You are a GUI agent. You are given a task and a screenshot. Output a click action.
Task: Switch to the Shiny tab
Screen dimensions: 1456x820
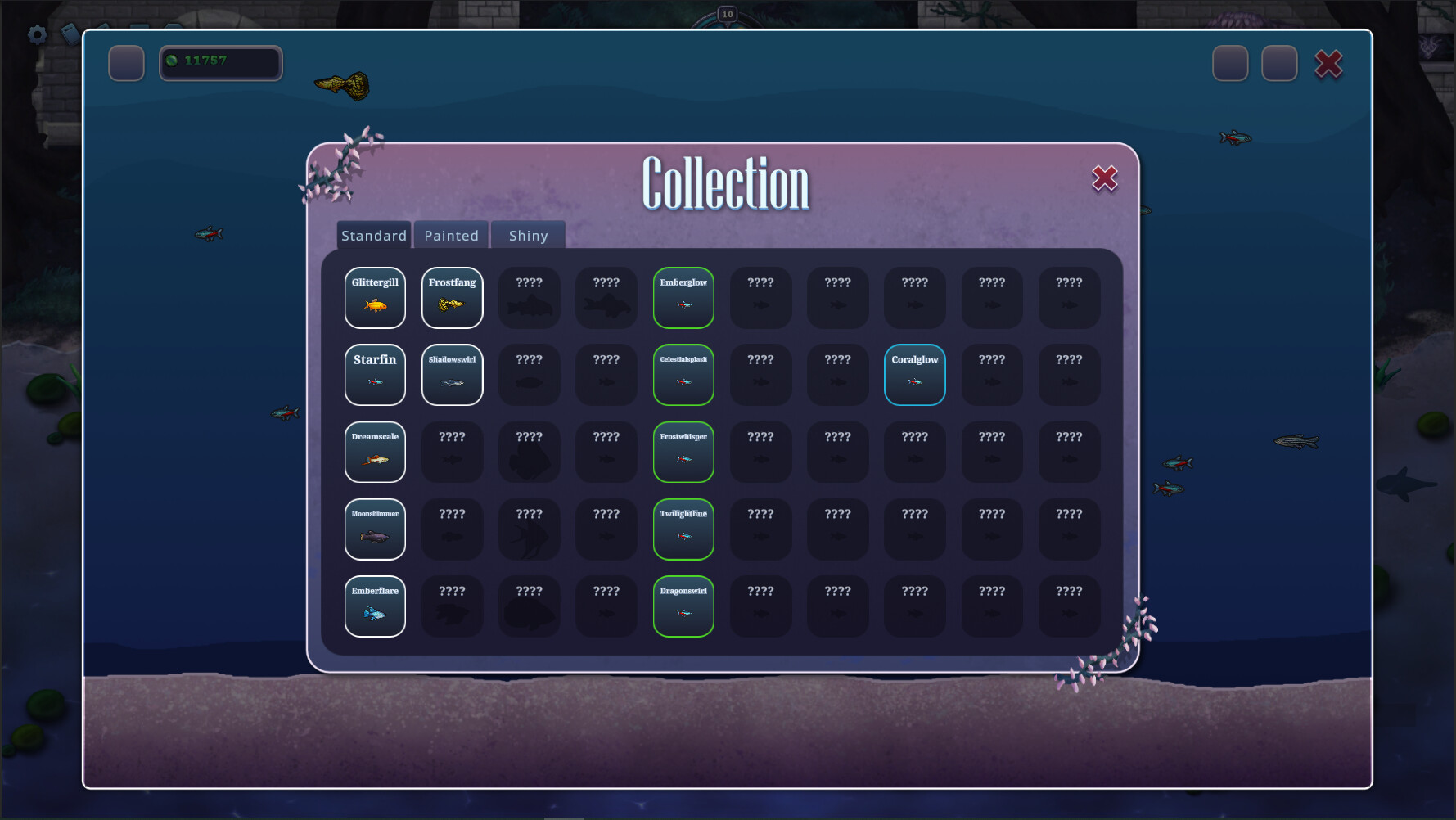528,235
